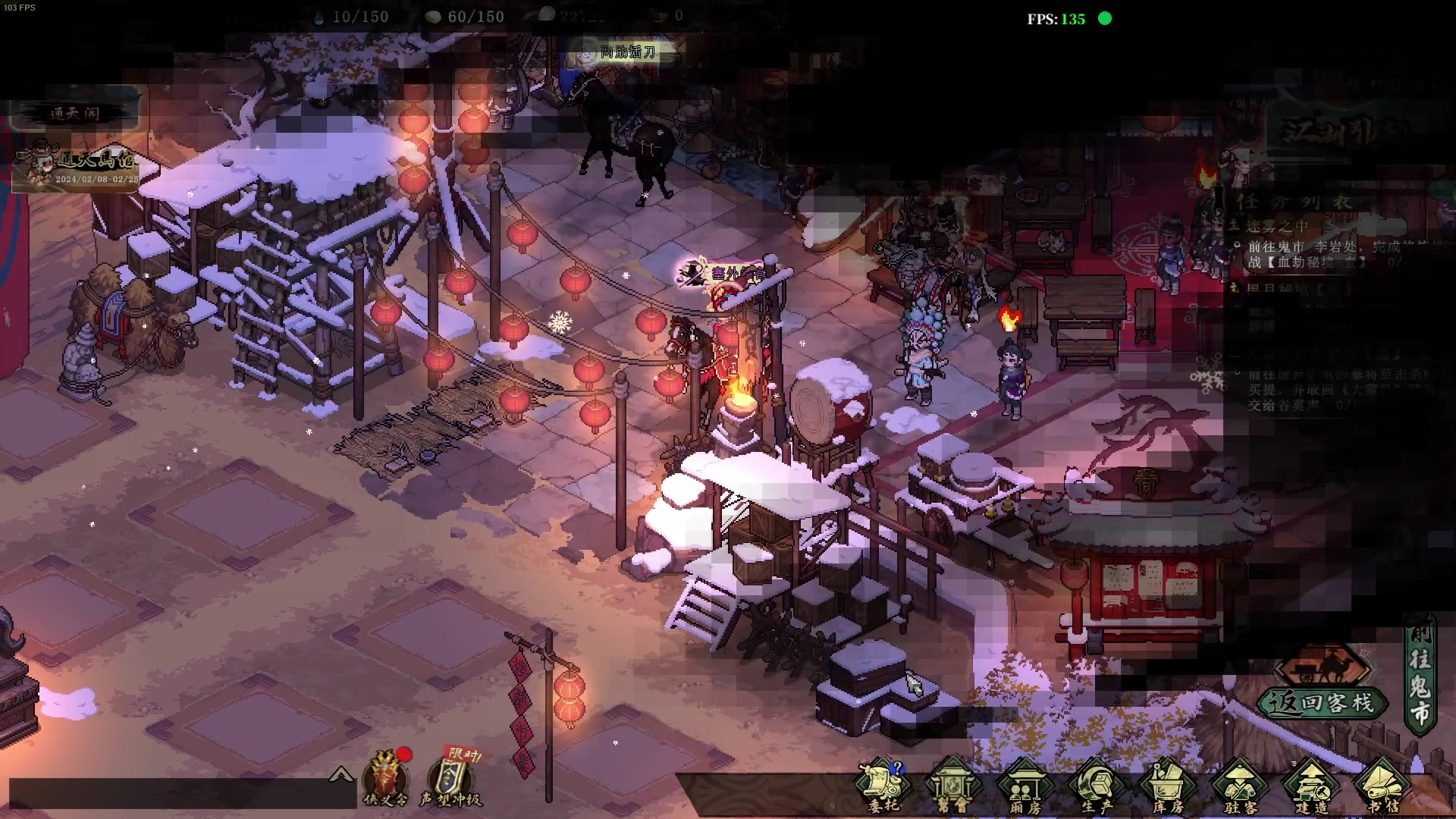
Task: Open the 侠义令 token icon
Action: [x=386, y=779]
